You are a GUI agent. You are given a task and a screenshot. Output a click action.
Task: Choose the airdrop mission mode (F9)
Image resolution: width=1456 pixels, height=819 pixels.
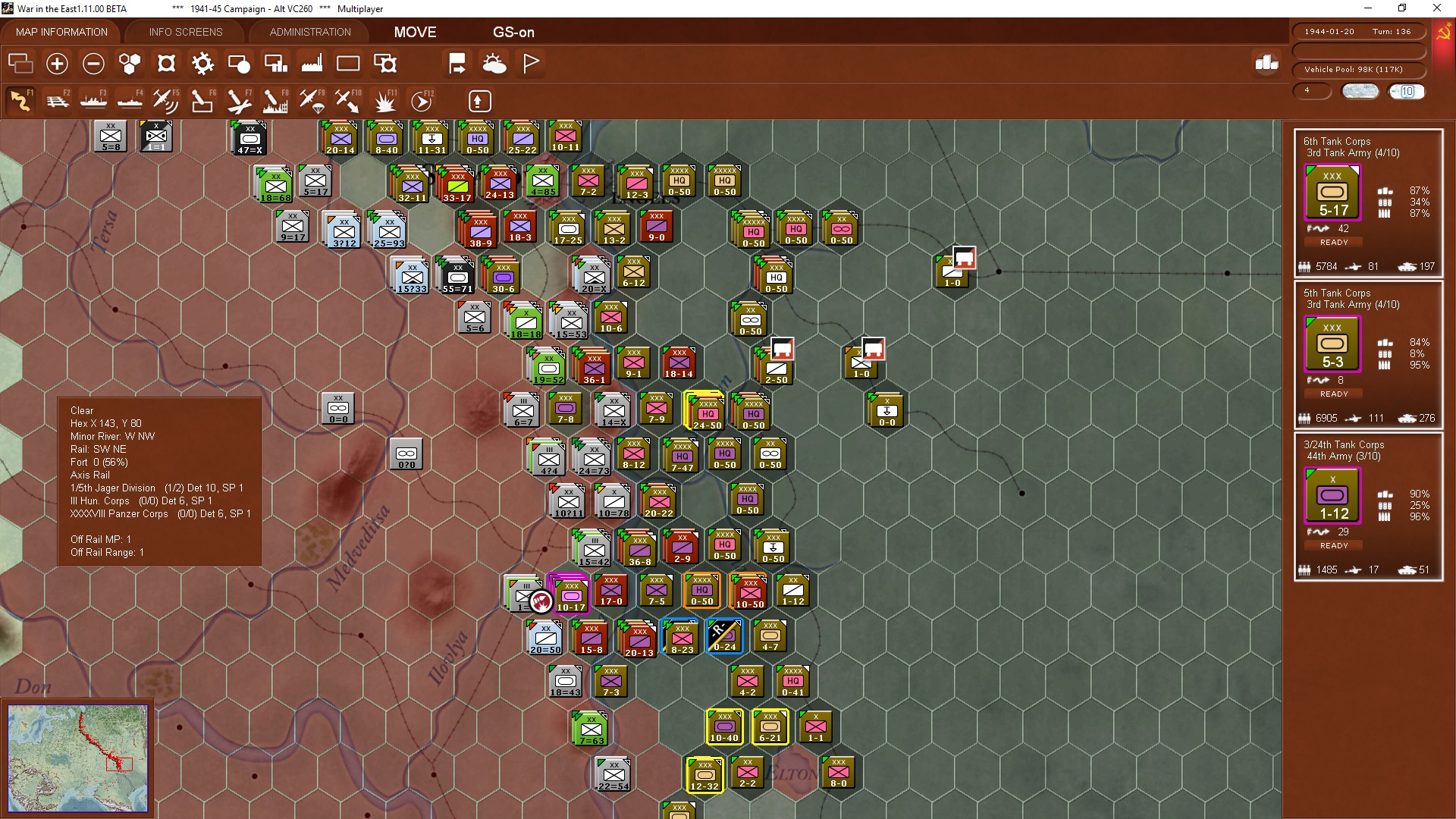[x=311, y=101]
